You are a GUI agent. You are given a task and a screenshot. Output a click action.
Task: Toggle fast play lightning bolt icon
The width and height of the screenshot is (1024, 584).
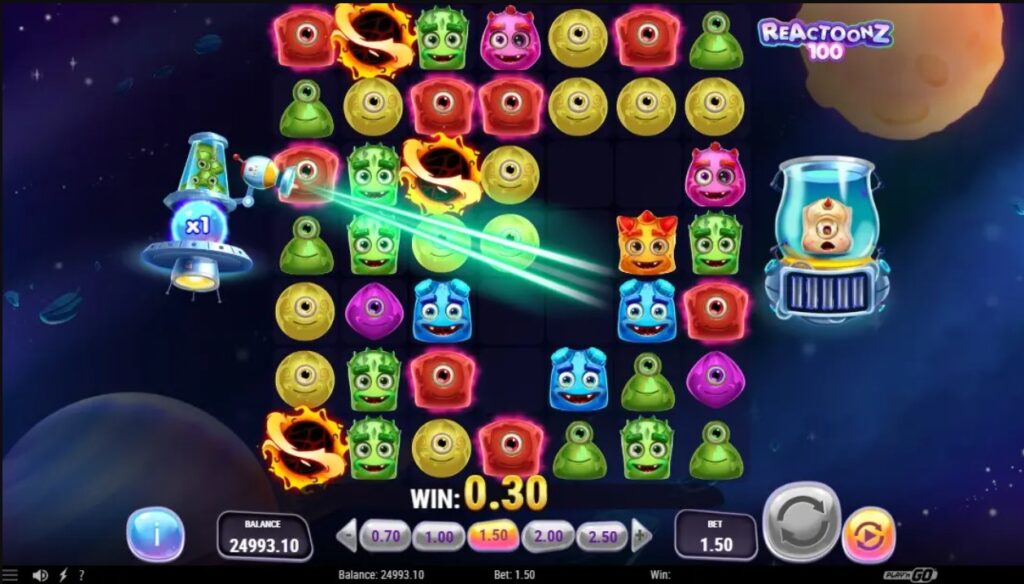63,576
